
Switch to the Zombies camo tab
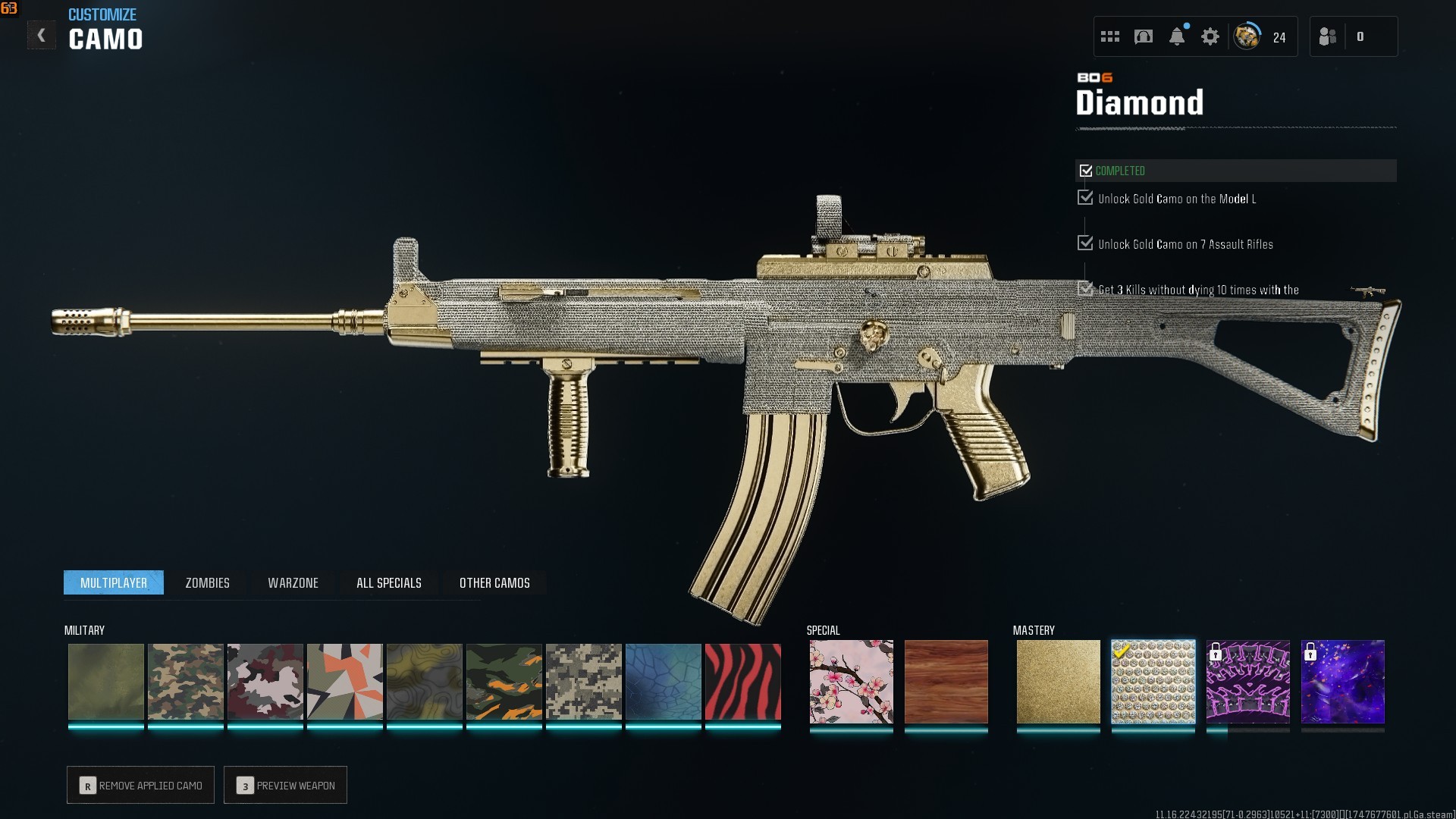coord(207,583)
